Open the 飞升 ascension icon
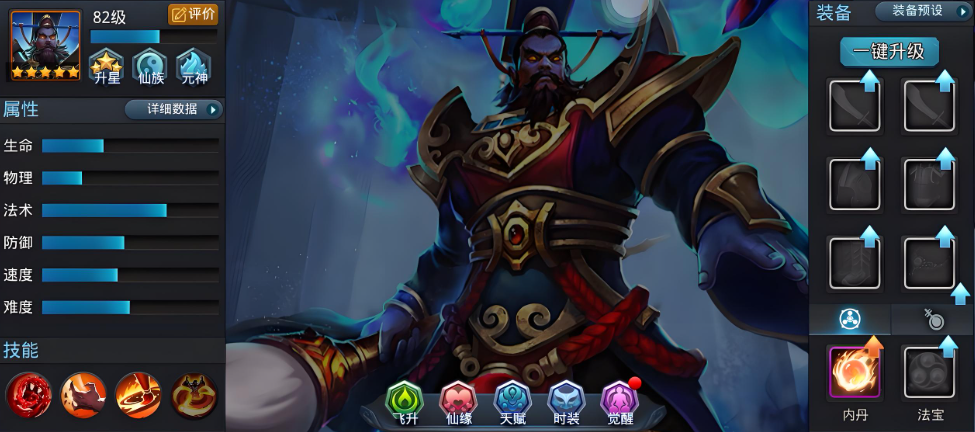This screenshot has height=432, width=975. tap(405, 402)
